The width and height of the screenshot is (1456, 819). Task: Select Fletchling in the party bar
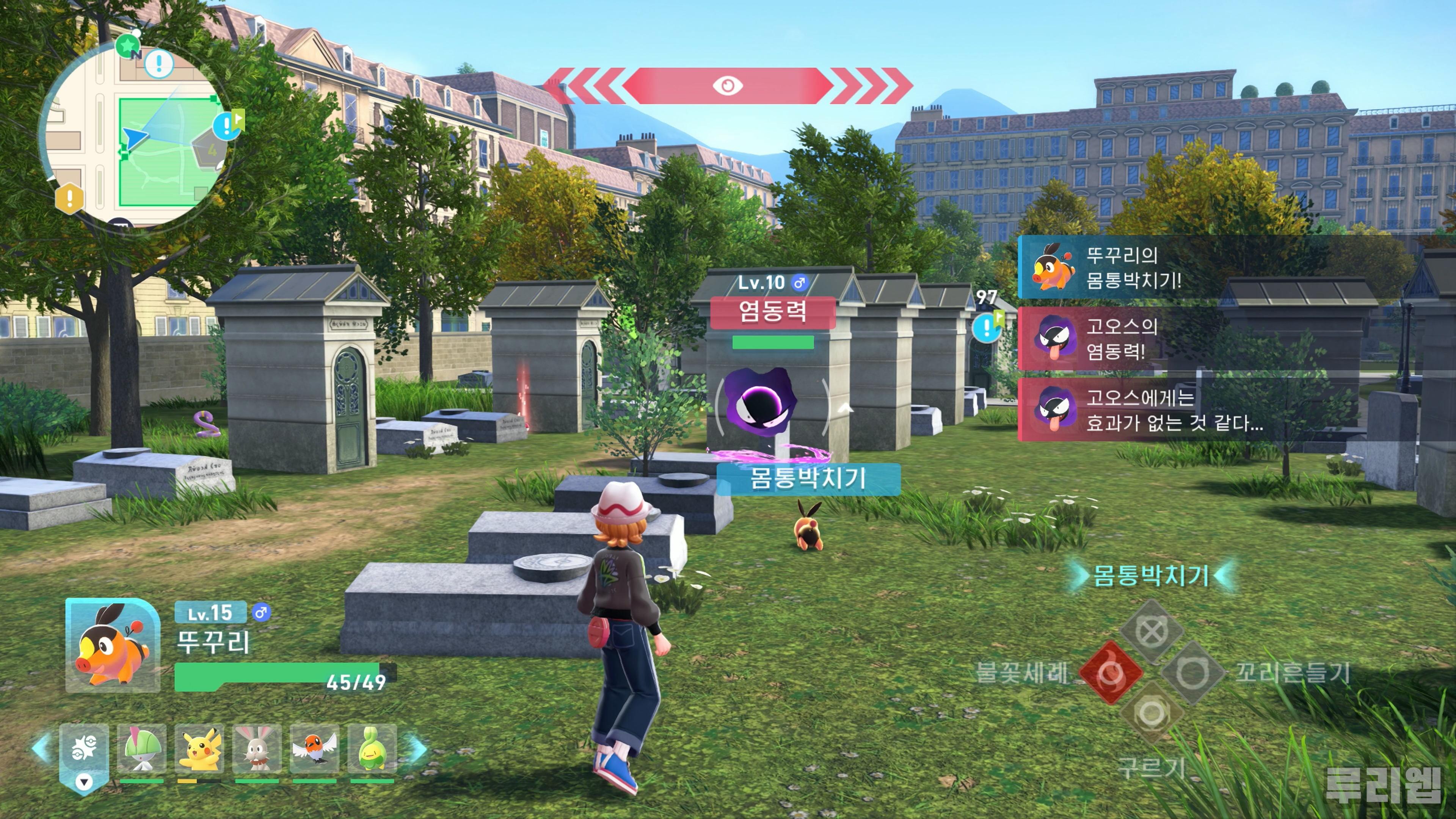pyautogui.click(x=314, y=749)
